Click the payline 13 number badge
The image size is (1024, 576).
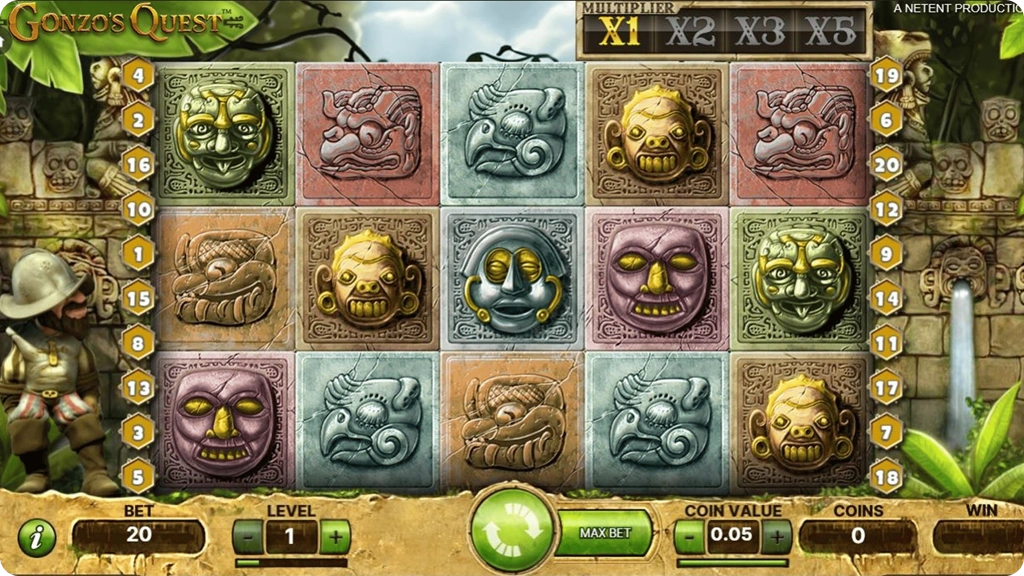click(138, 385)
